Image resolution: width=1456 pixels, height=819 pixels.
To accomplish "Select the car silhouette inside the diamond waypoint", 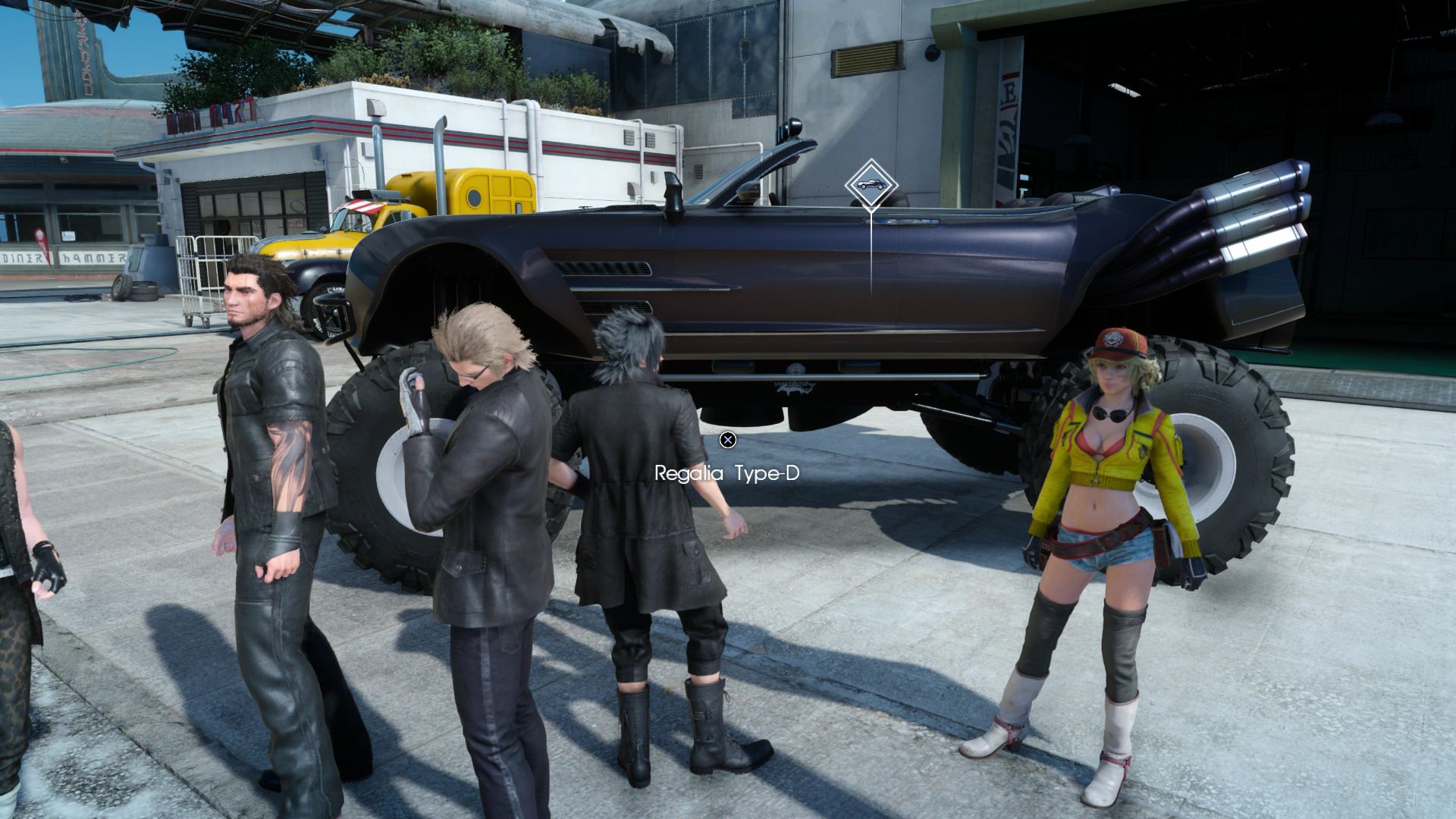I will [870, 183].
